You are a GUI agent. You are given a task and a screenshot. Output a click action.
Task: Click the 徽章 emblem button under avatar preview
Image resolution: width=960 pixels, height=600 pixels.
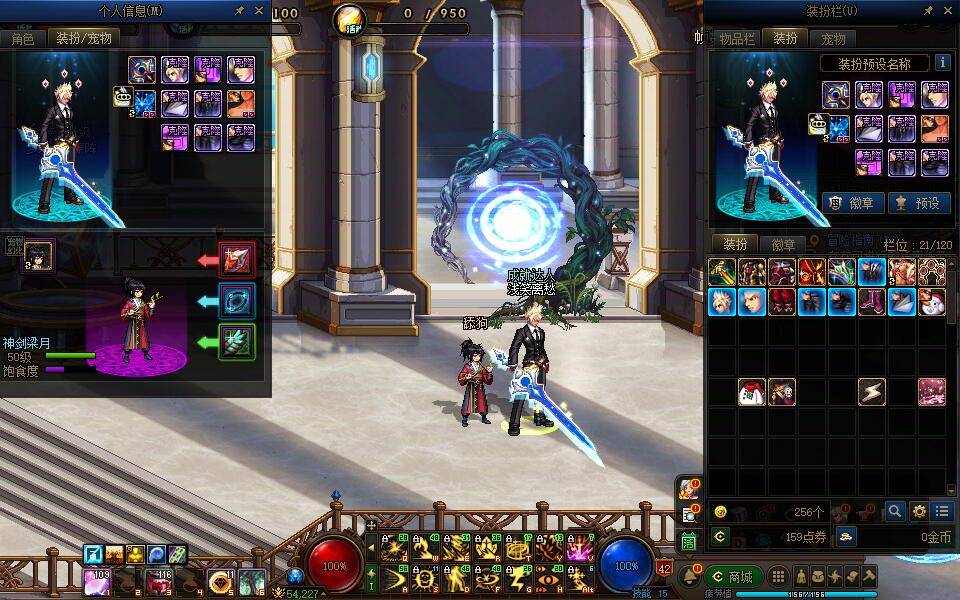click(852, 202)
